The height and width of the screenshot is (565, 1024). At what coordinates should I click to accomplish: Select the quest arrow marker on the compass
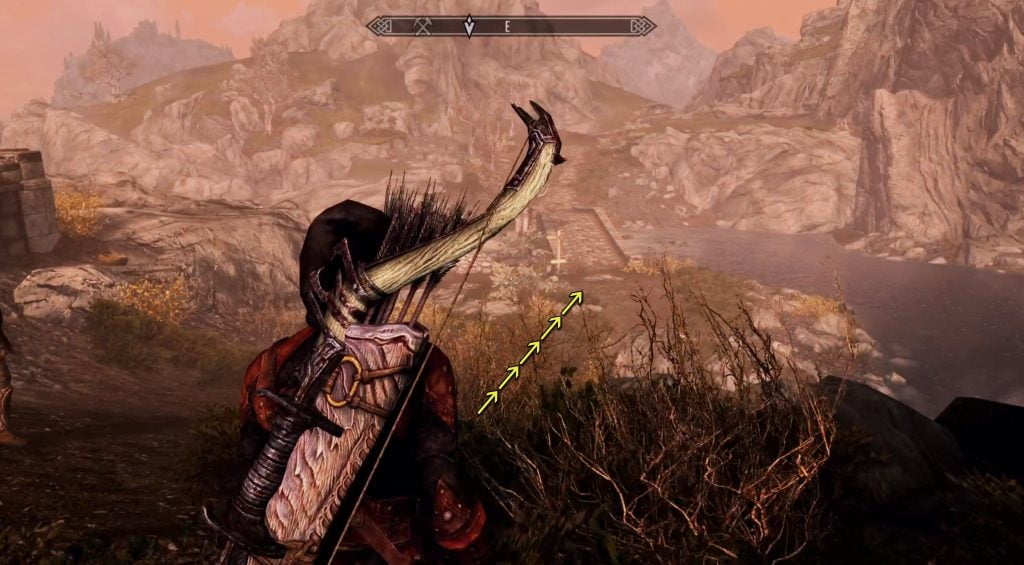click(468, 26)
